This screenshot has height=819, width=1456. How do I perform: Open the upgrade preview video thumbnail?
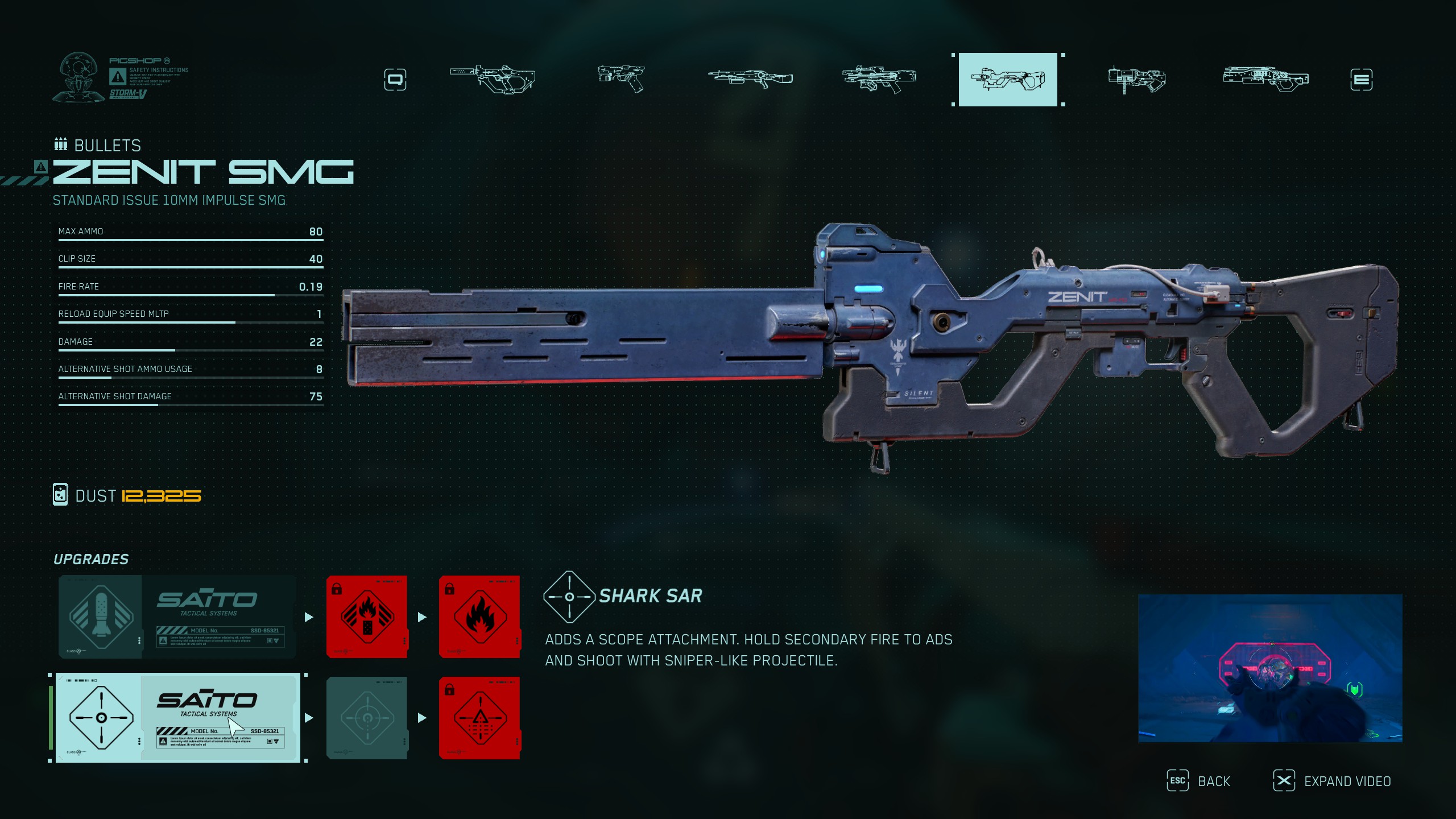[x=1270, y=668]
